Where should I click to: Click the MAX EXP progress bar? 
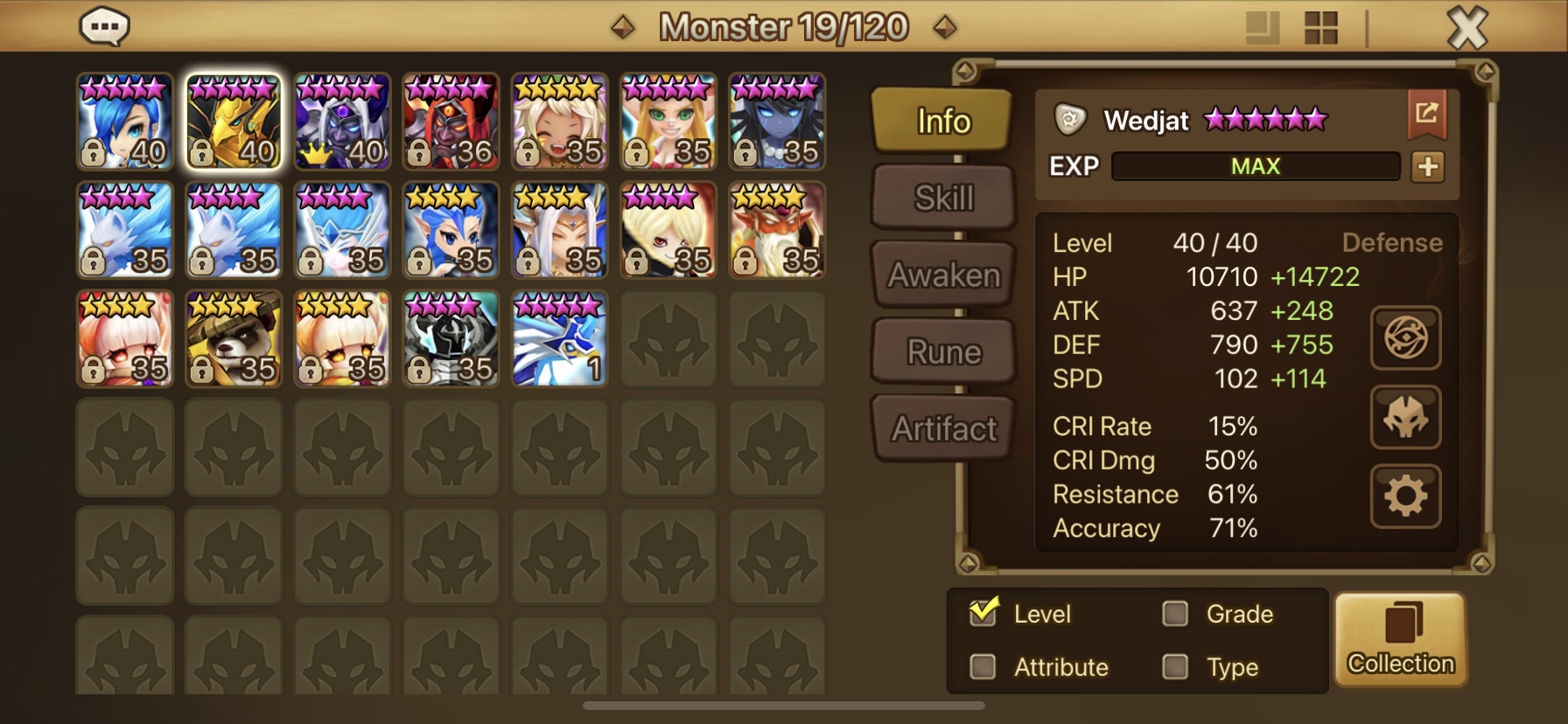(x=1256, y=165)
